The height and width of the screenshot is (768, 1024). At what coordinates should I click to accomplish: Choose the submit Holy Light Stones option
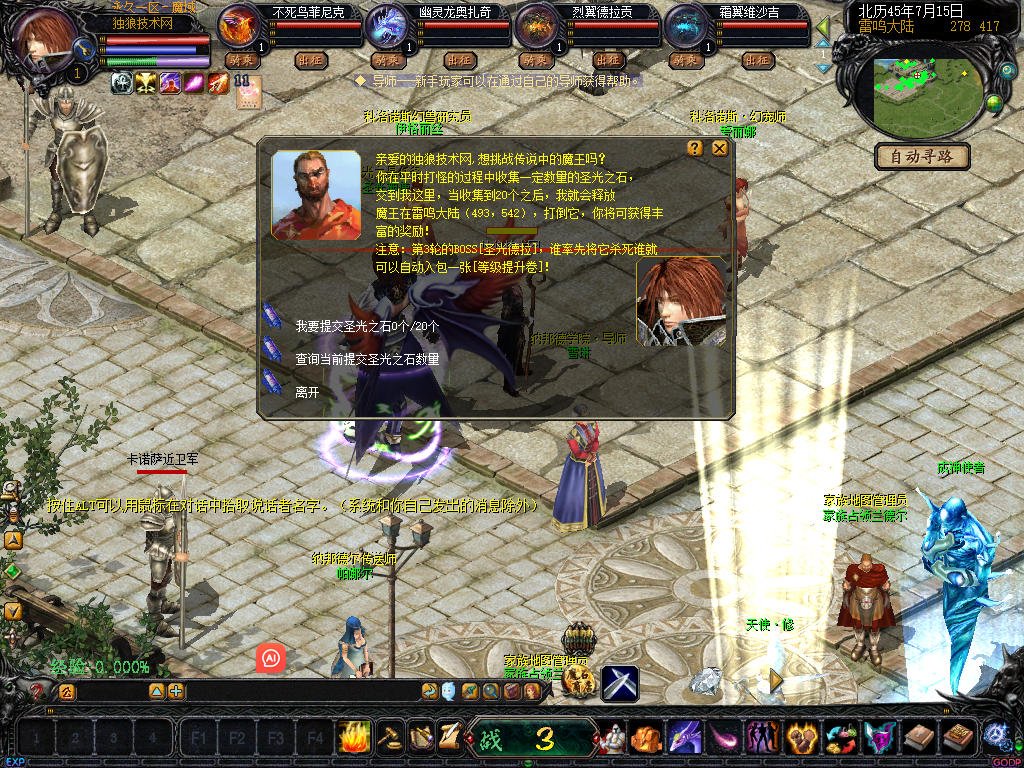coord(367,326)
